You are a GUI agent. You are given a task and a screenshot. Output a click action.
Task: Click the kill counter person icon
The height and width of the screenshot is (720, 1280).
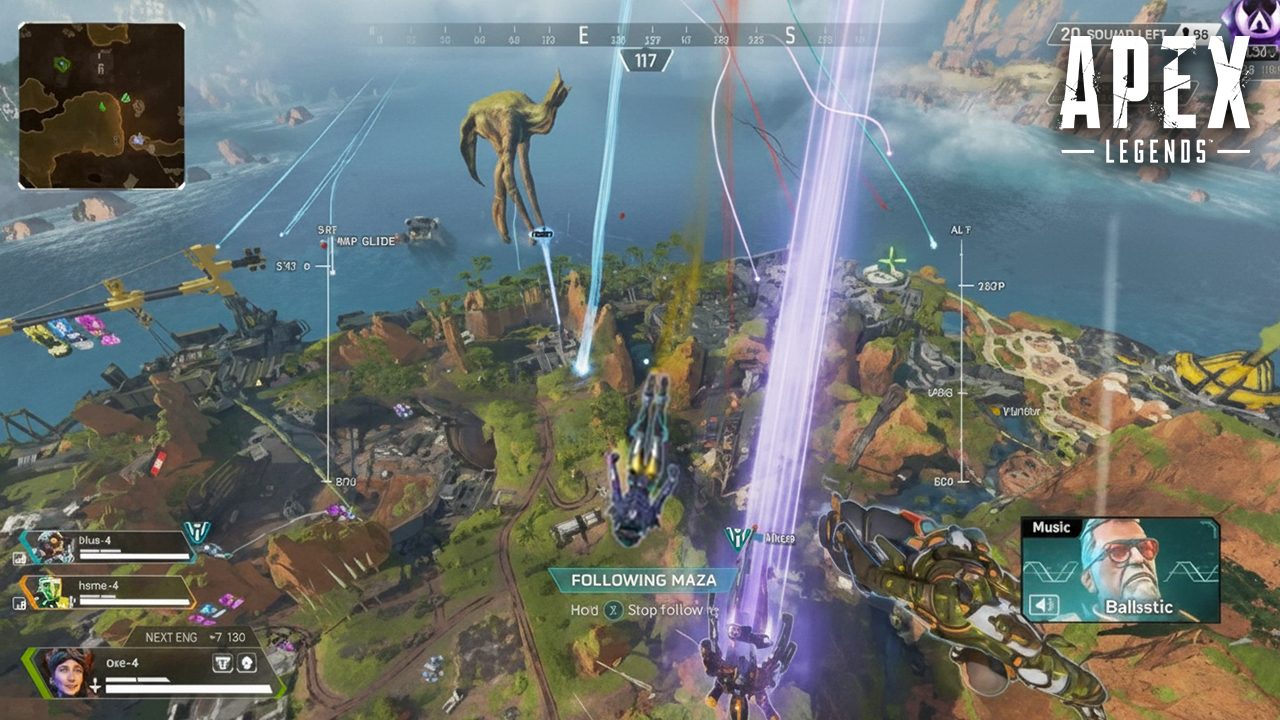pos(1186,32)
